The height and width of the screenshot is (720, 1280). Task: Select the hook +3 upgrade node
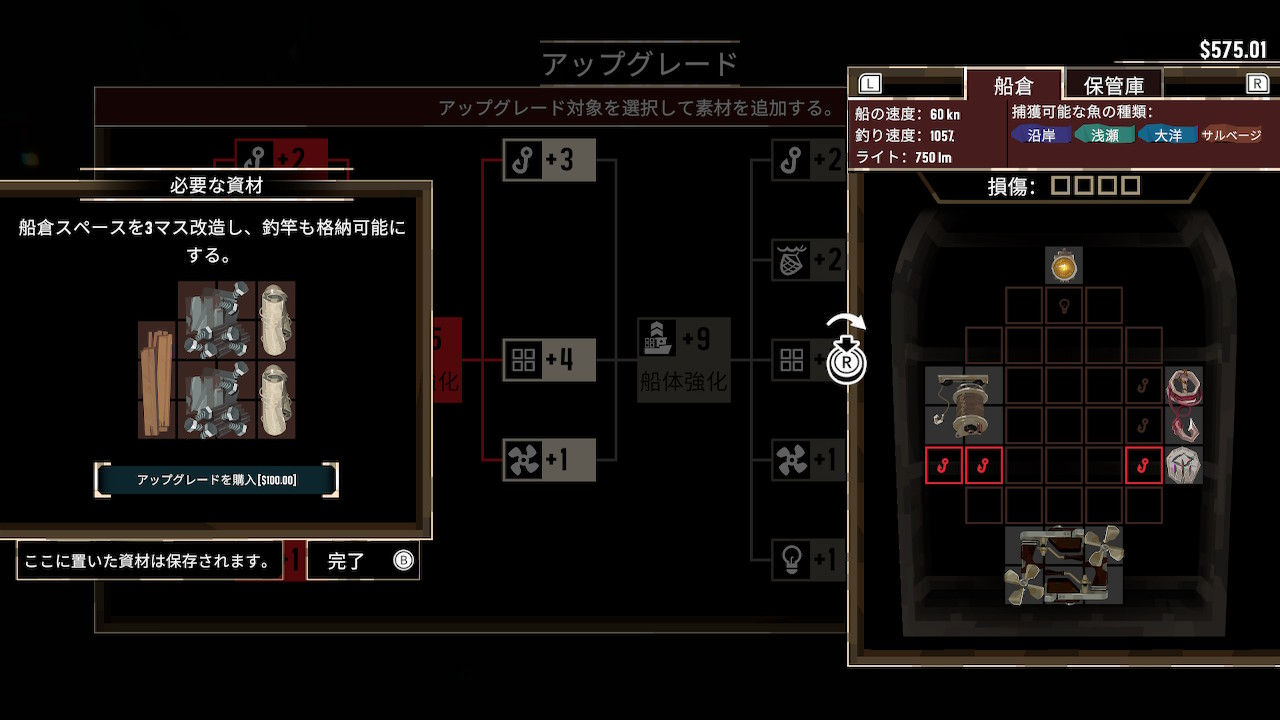point(549,160)
